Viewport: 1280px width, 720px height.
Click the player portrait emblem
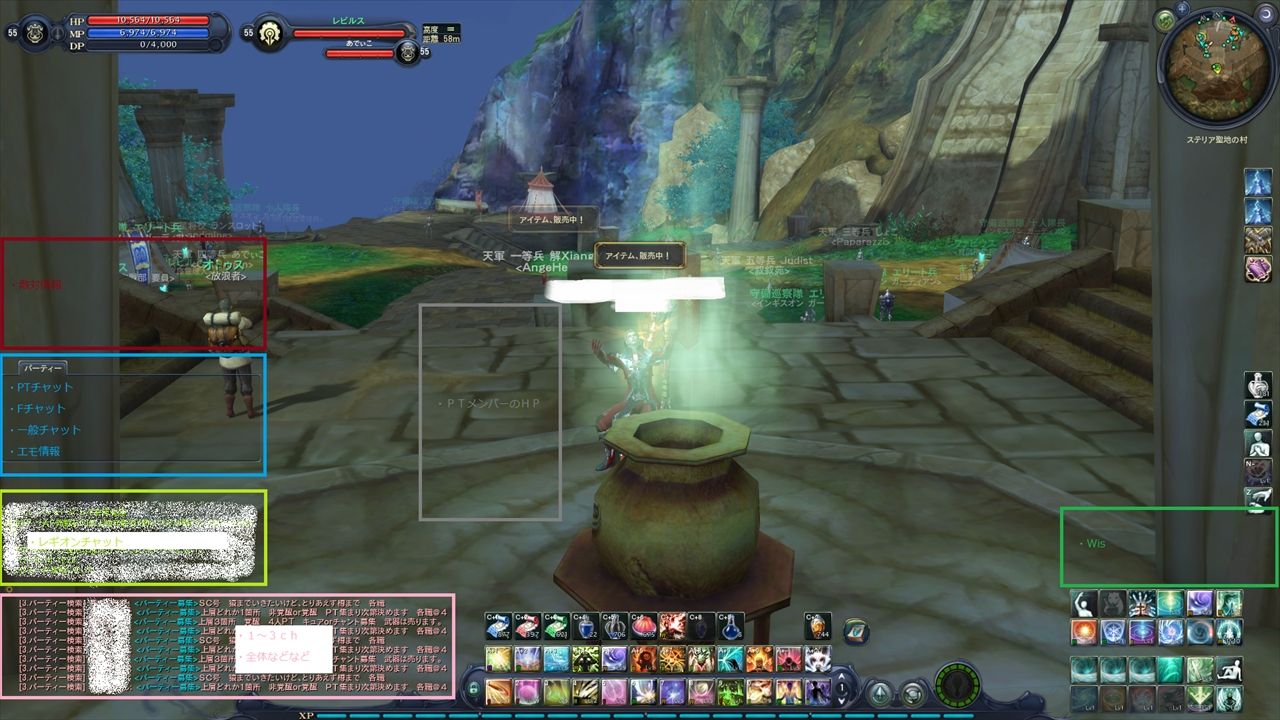[34, 31]
